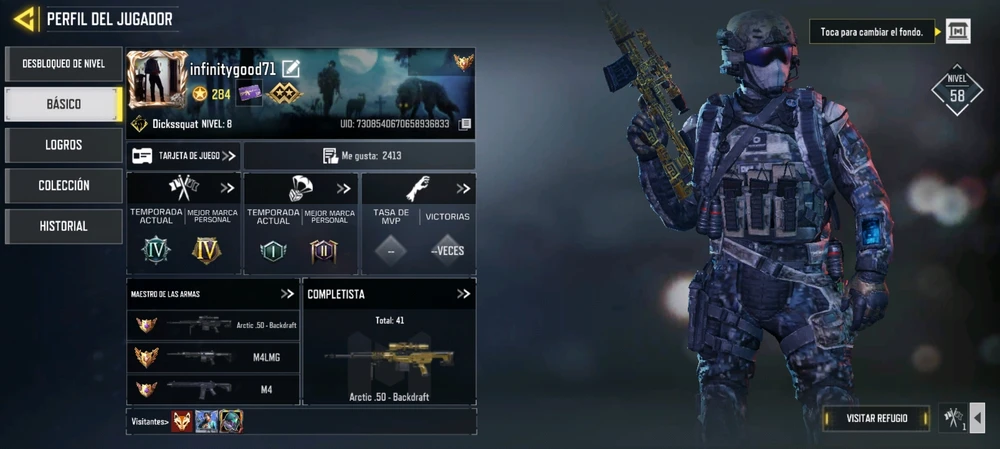Open the Desbloqueo de Nivel tab

63,64
